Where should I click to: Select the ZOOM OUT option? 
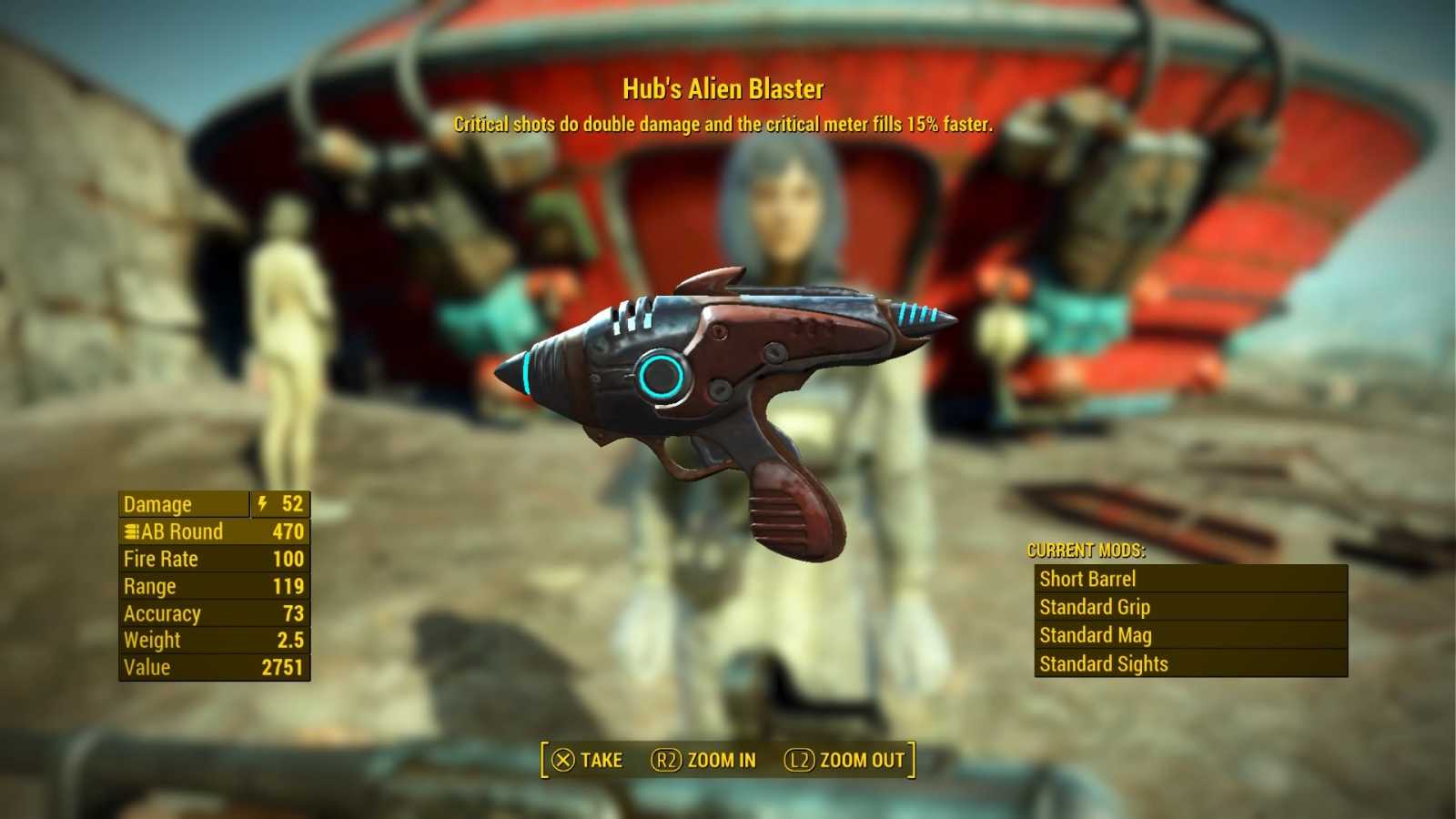click(x=844, y=760)
